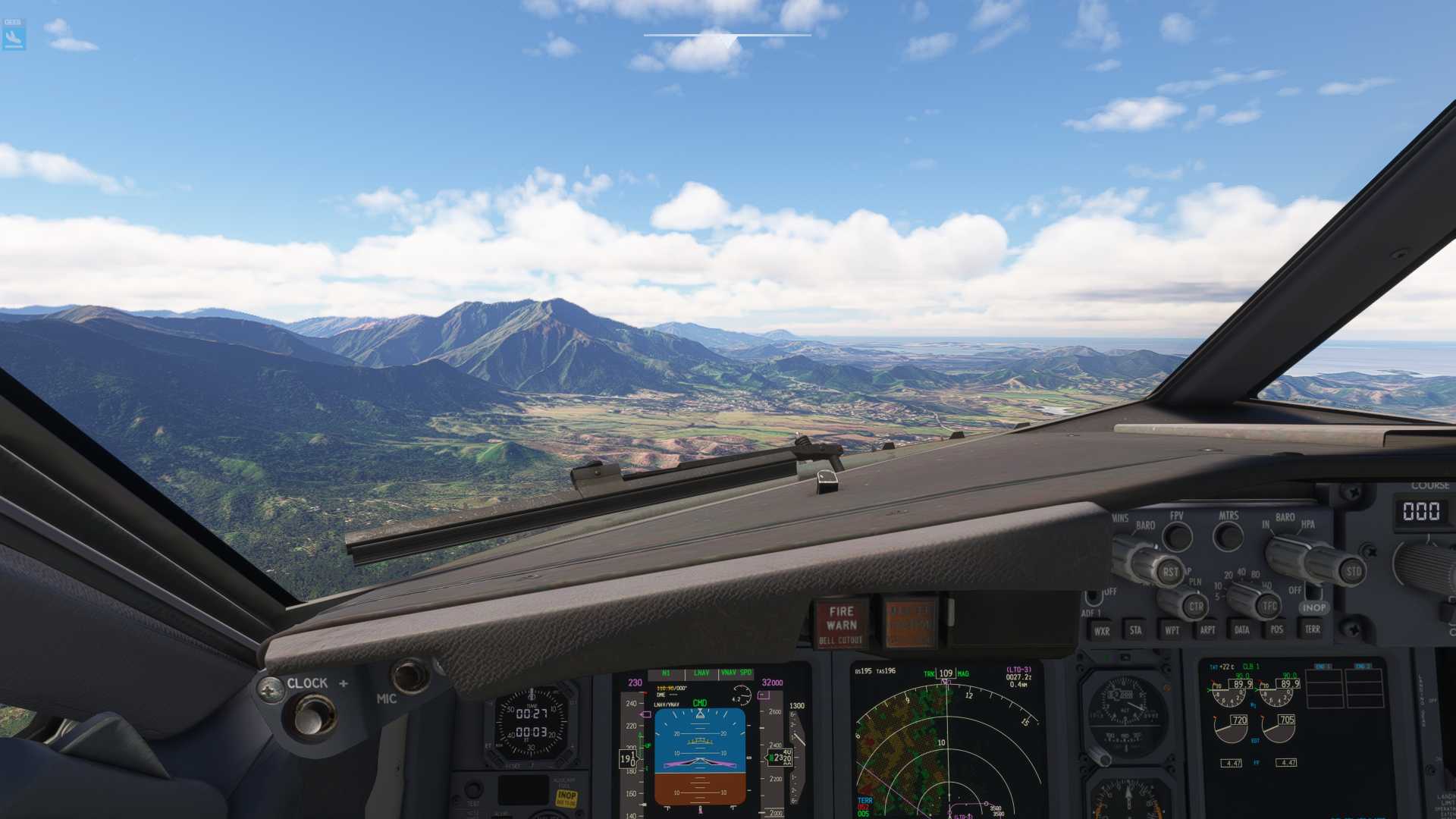Toggle the WPT waypoints map button
This screenshot has width=1456, height=819.
pyautogui.click(x=1172, y=629)
